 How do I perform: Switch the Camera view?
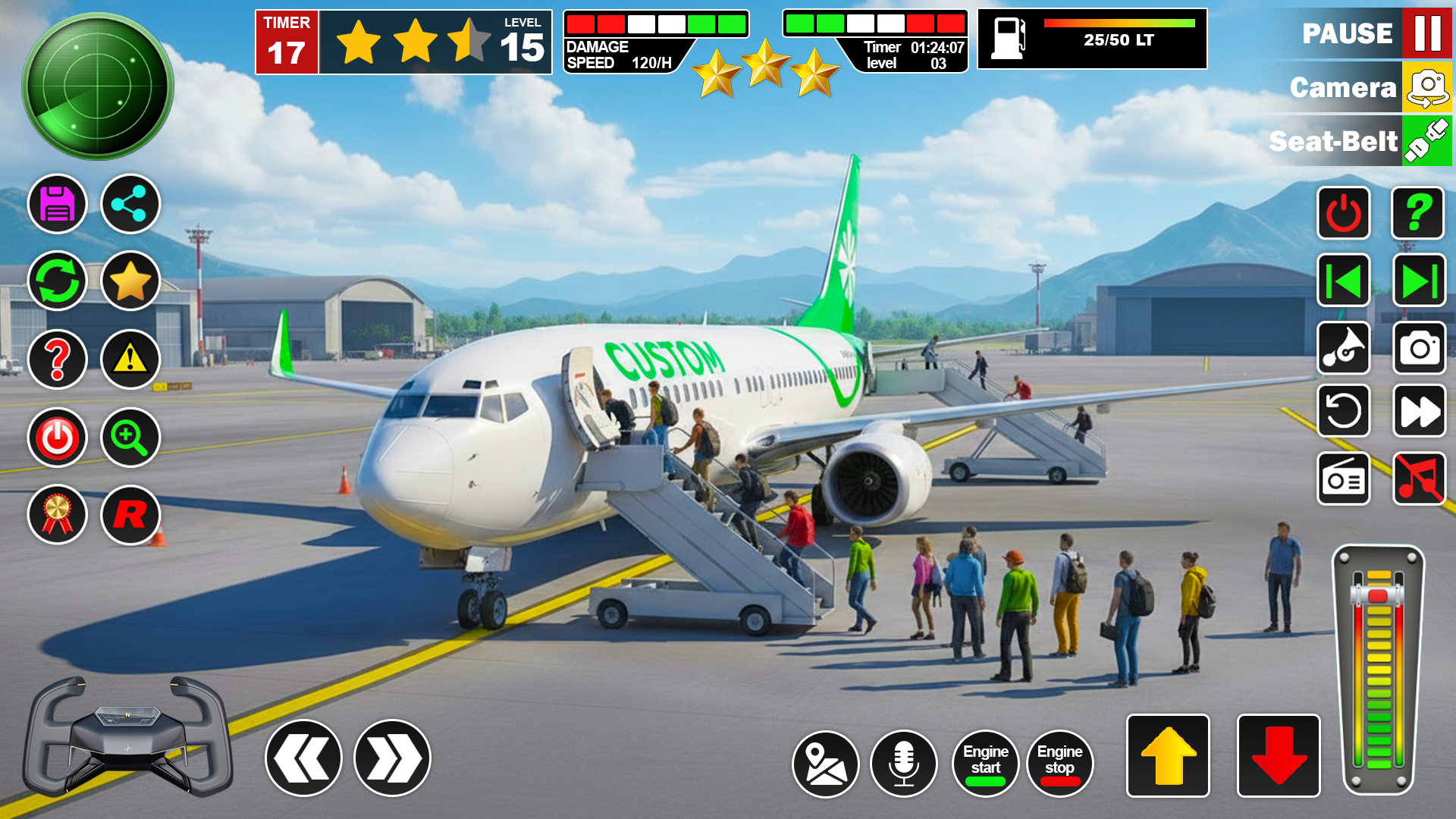[x=1427, y=87]
